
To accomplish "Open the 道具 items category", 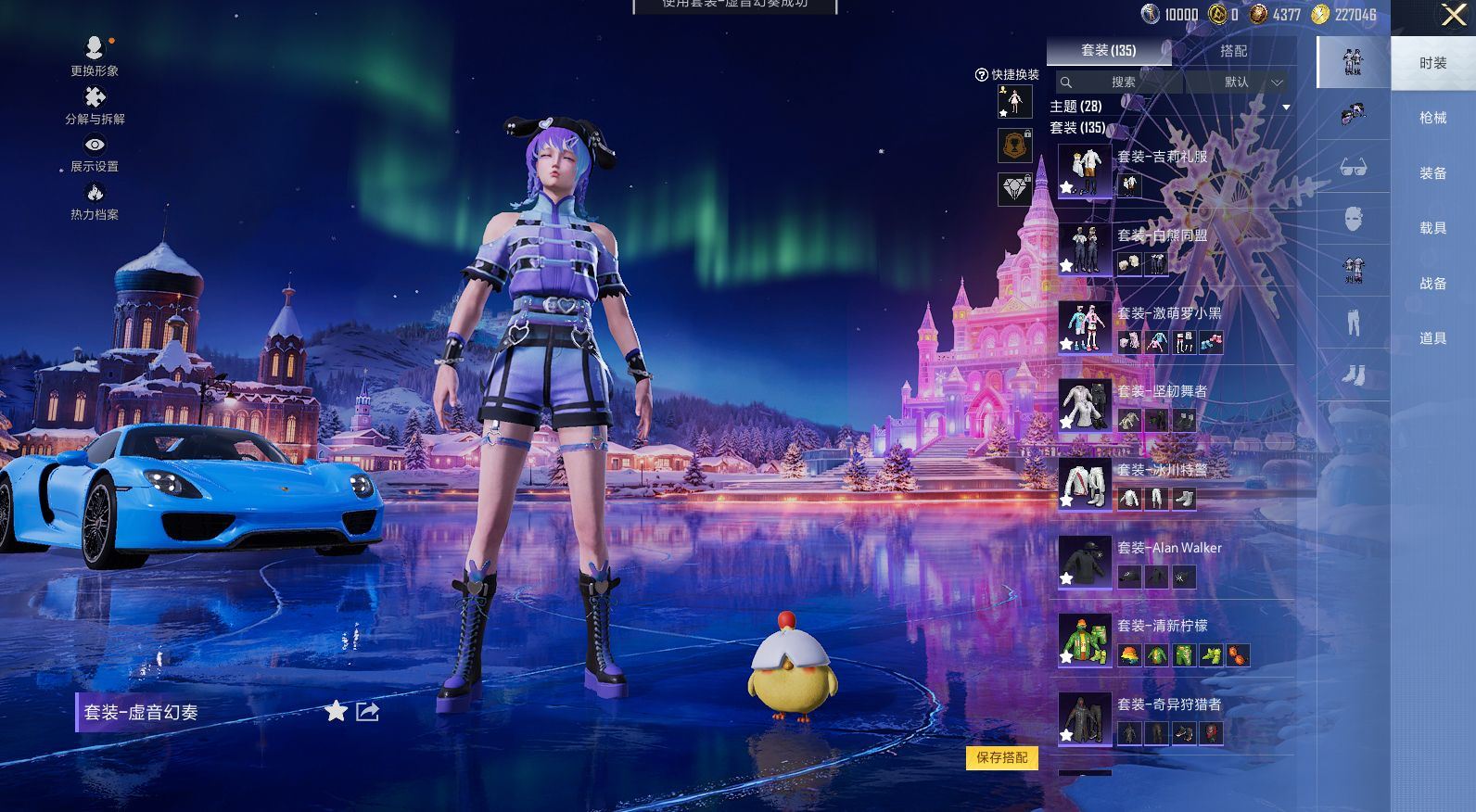I will [1432, 338].
